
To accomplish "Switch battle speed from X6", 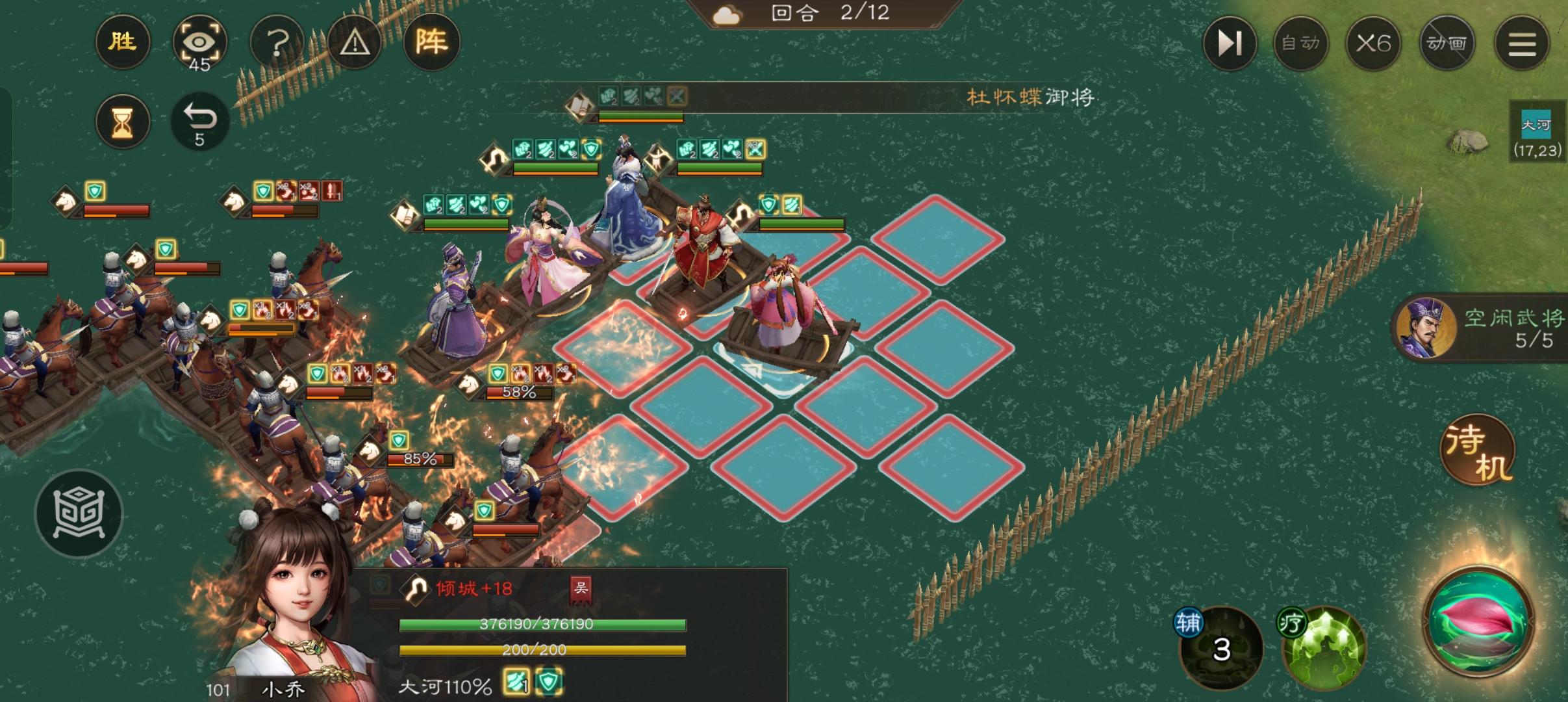I will 1374,42.
